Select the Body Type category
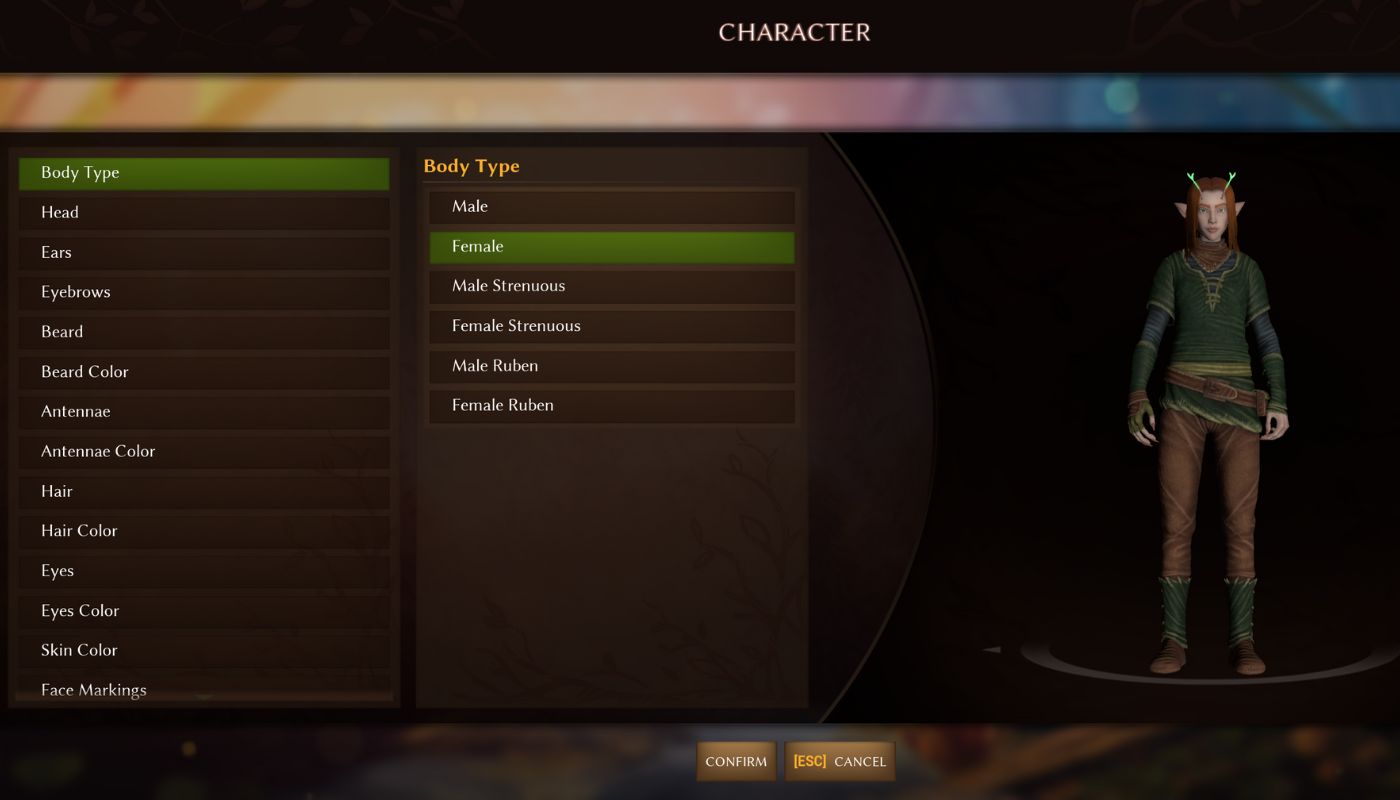 click(204, 173)
